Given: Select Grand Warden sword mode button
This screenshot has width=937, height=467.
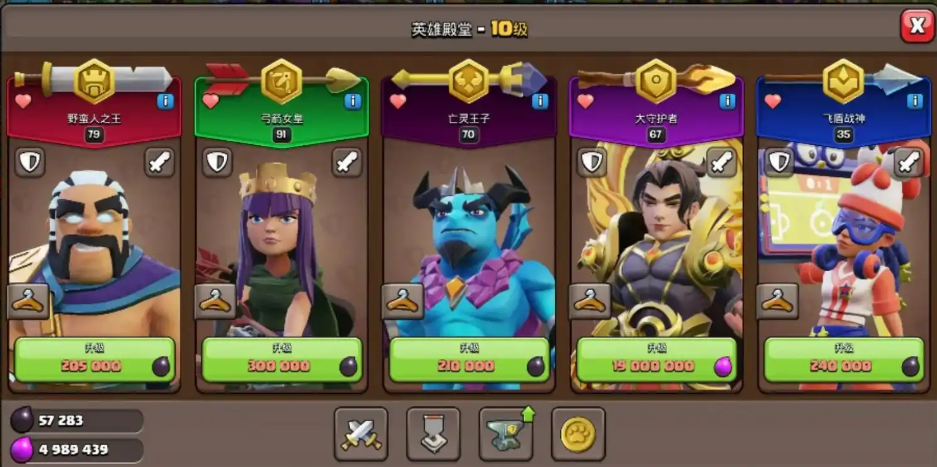Looking at the screenshot, I should (x=720, y=161).
